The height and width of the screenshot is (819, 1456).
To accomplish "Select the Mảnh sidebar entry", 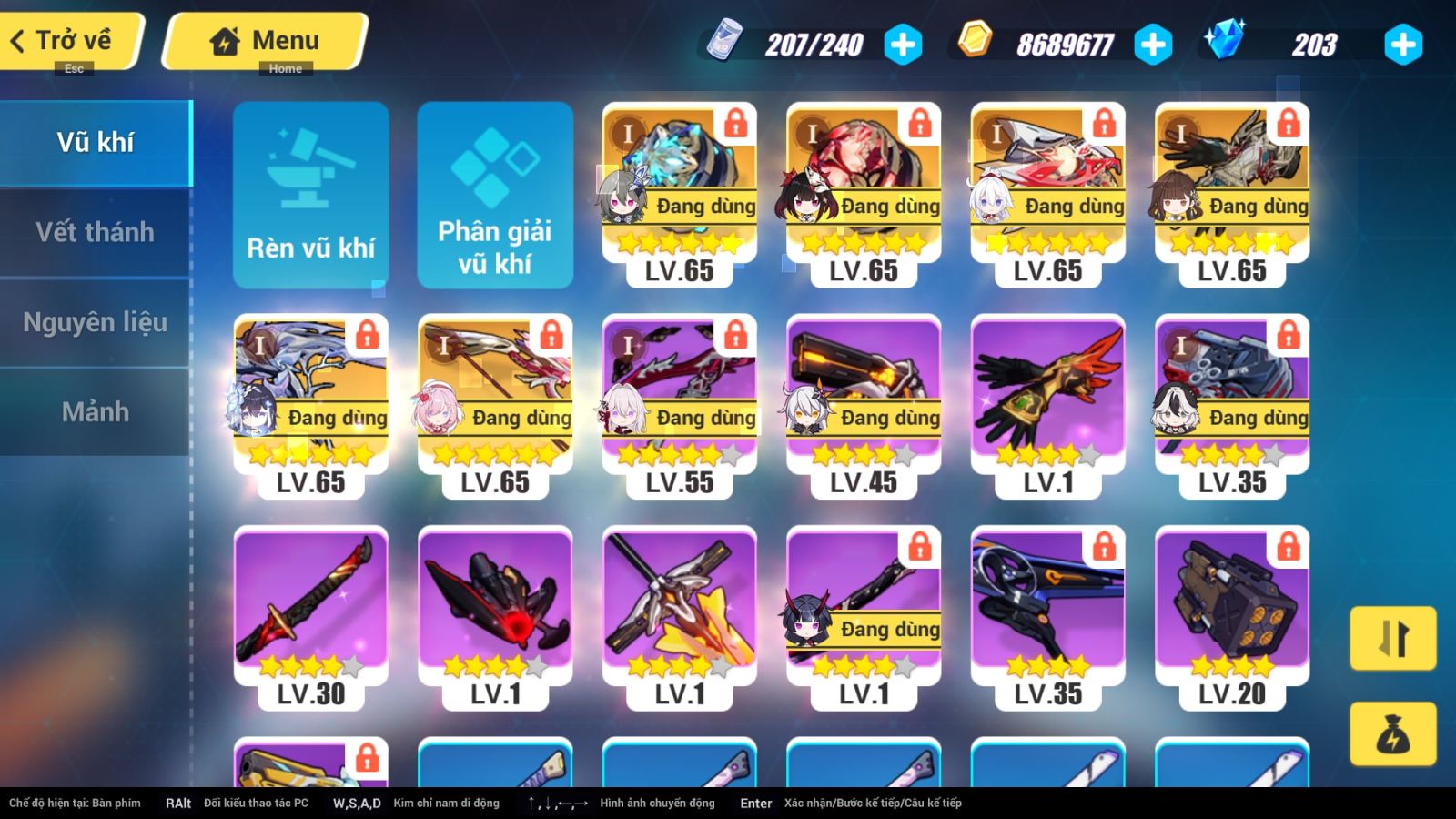I will pos(94,411).
